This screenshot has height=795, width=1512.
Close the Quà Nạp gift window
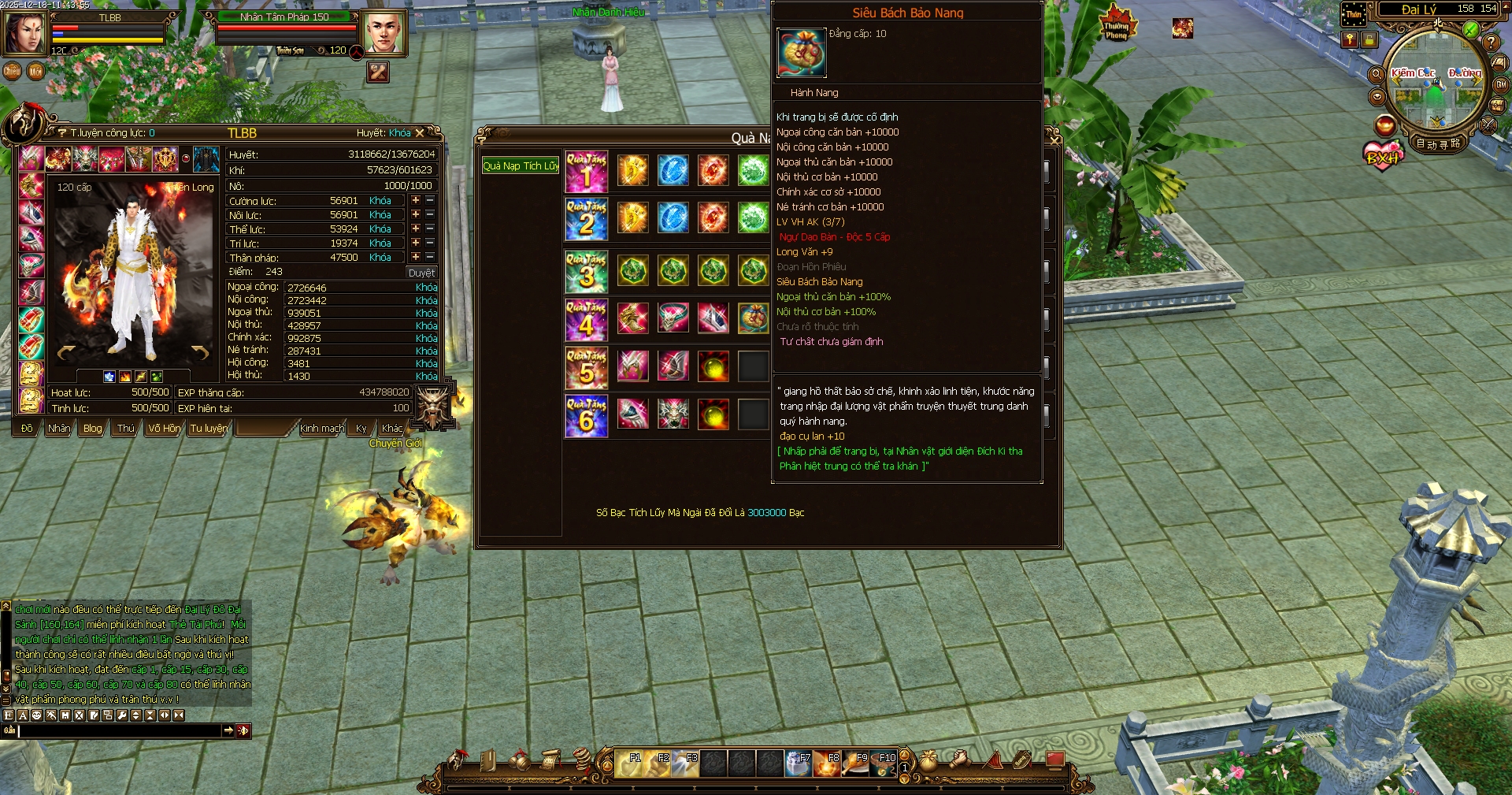(1054, 140)
